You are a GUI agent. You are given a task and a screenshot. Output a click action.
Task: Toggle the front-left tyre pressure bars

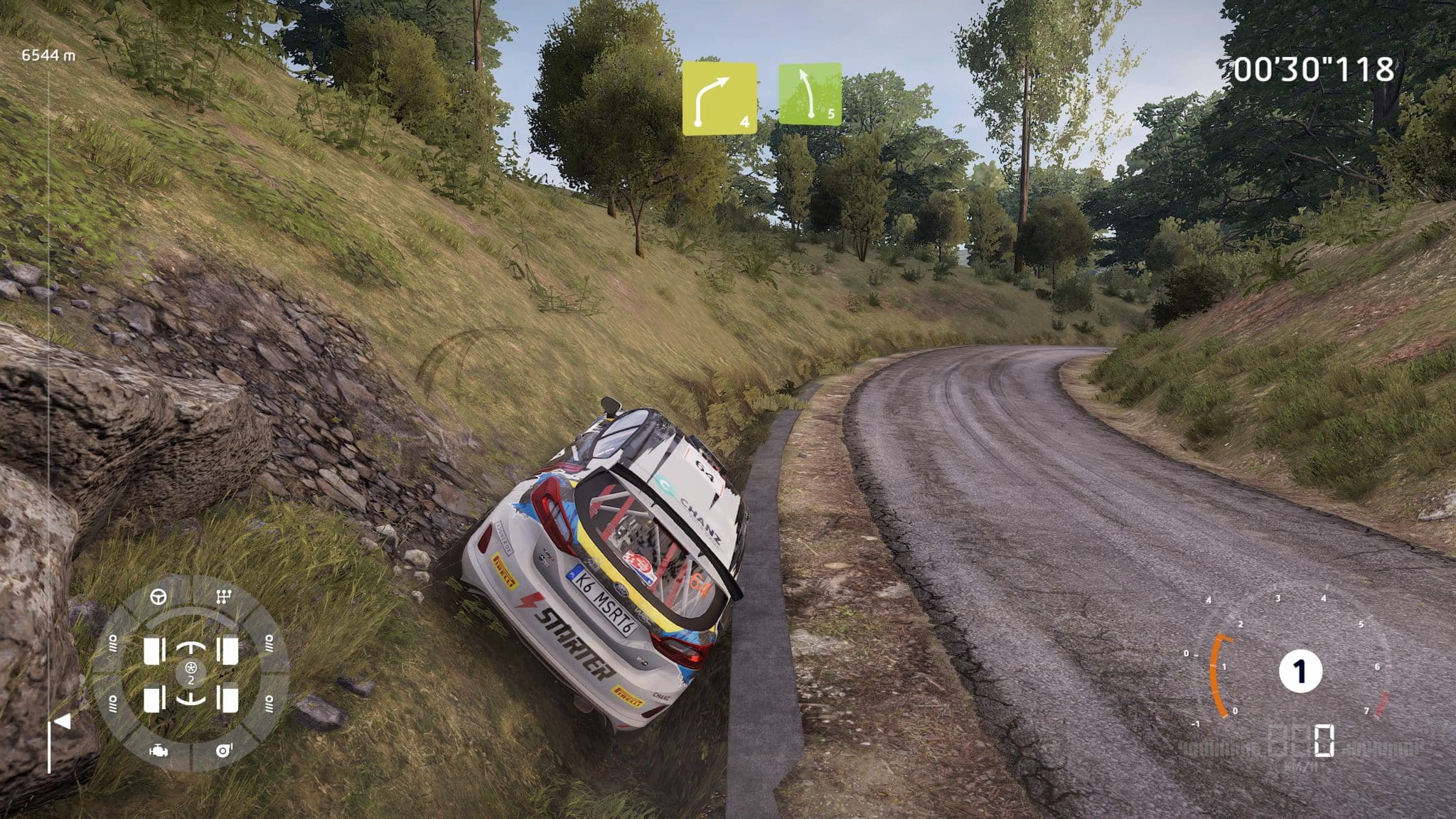click(113, 644)
